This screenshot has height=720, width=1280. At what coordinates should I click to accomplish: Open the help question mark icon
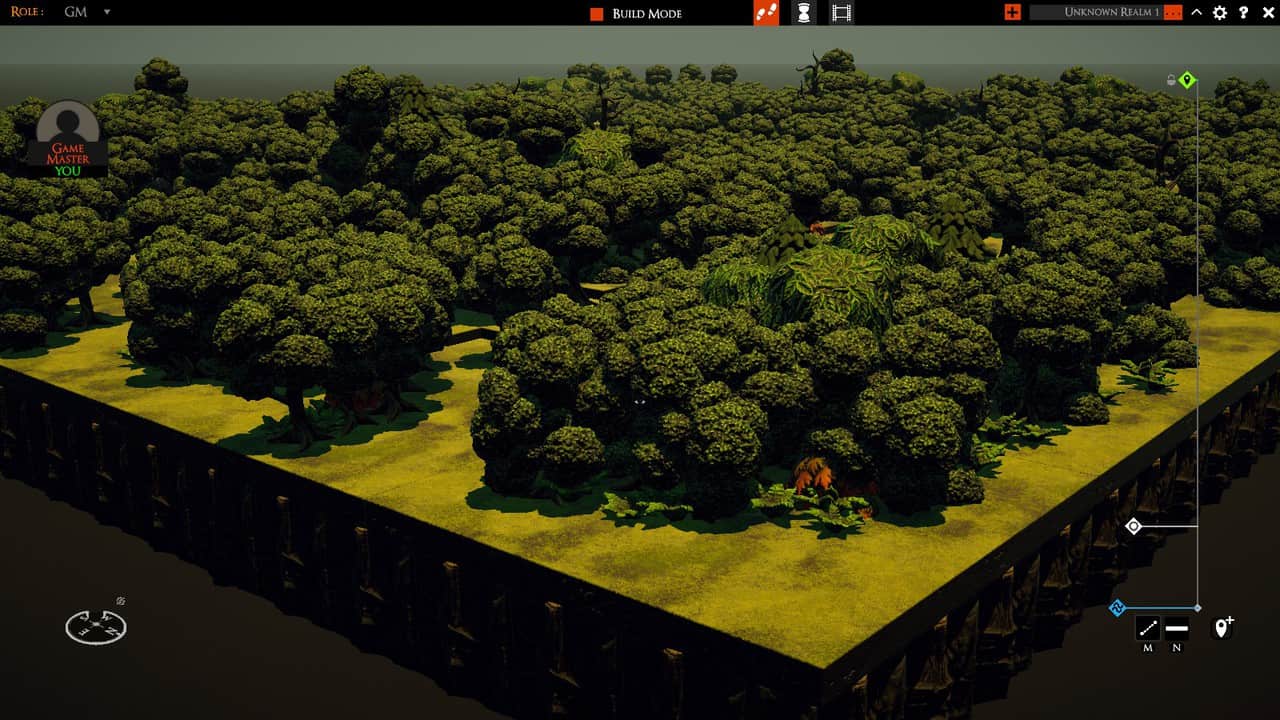1243,13
